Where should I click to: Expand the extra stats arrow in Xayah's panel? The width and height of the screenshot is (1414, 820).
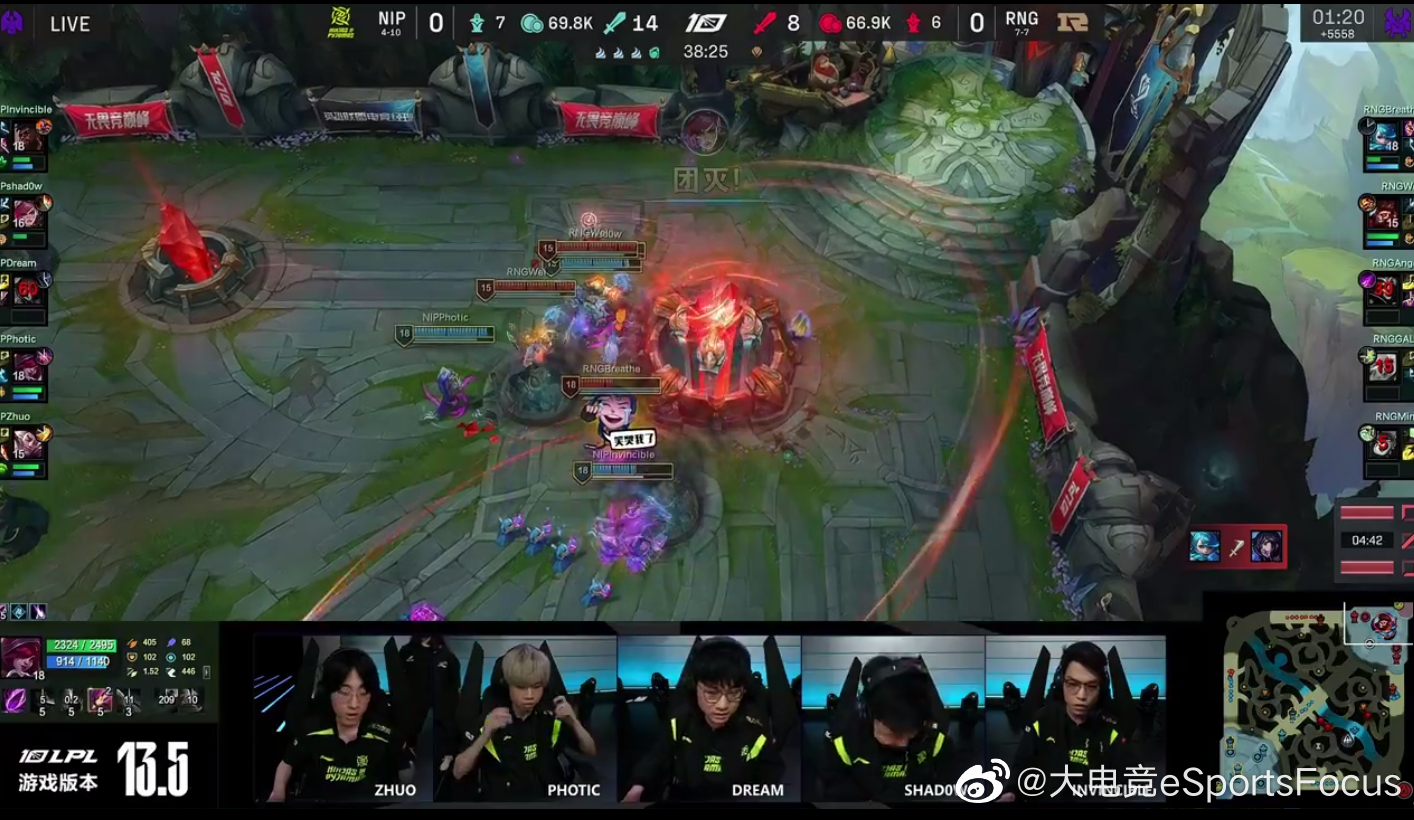click(x=206, y=671)
